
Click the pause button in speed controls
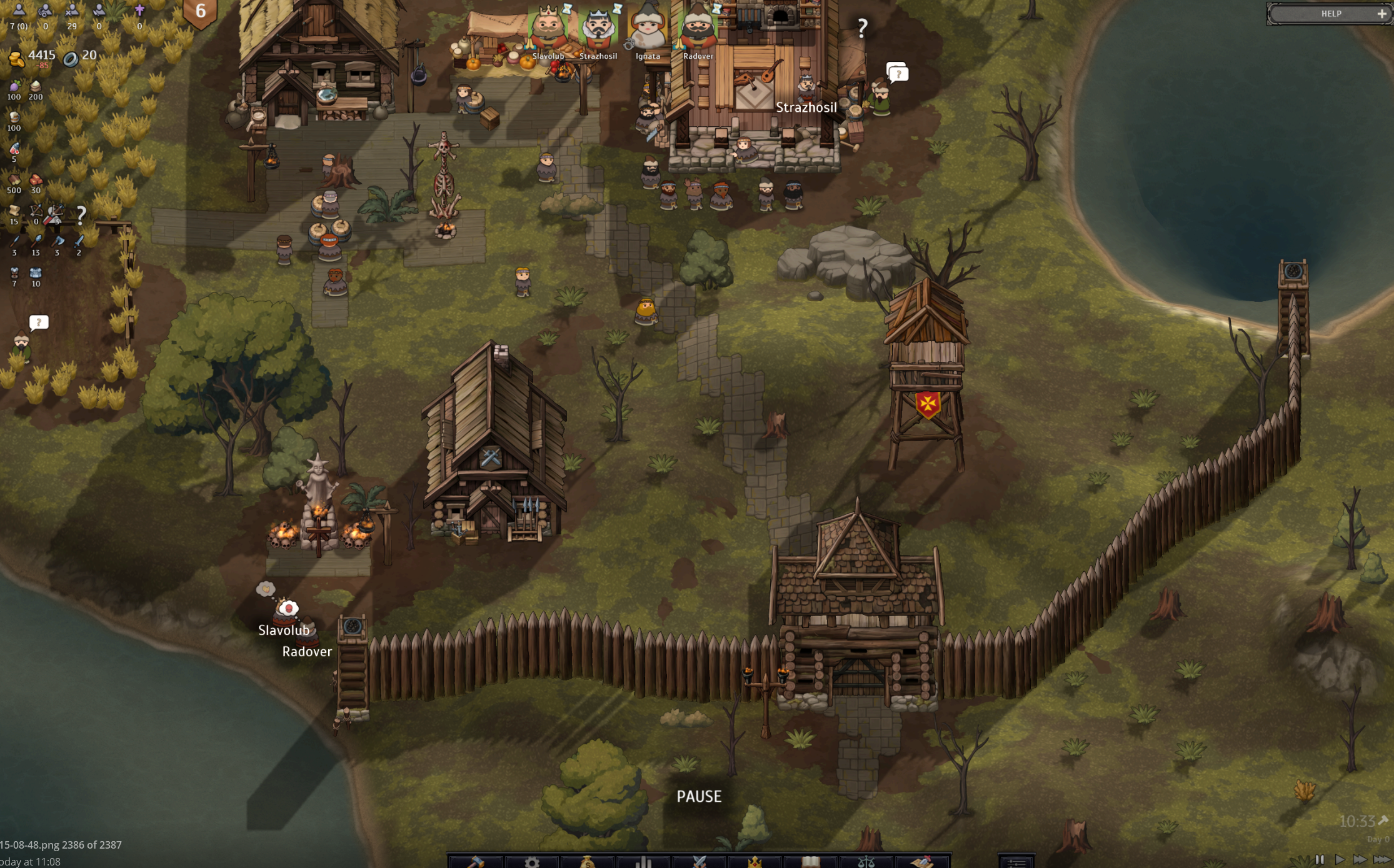tap(1319, 859)
